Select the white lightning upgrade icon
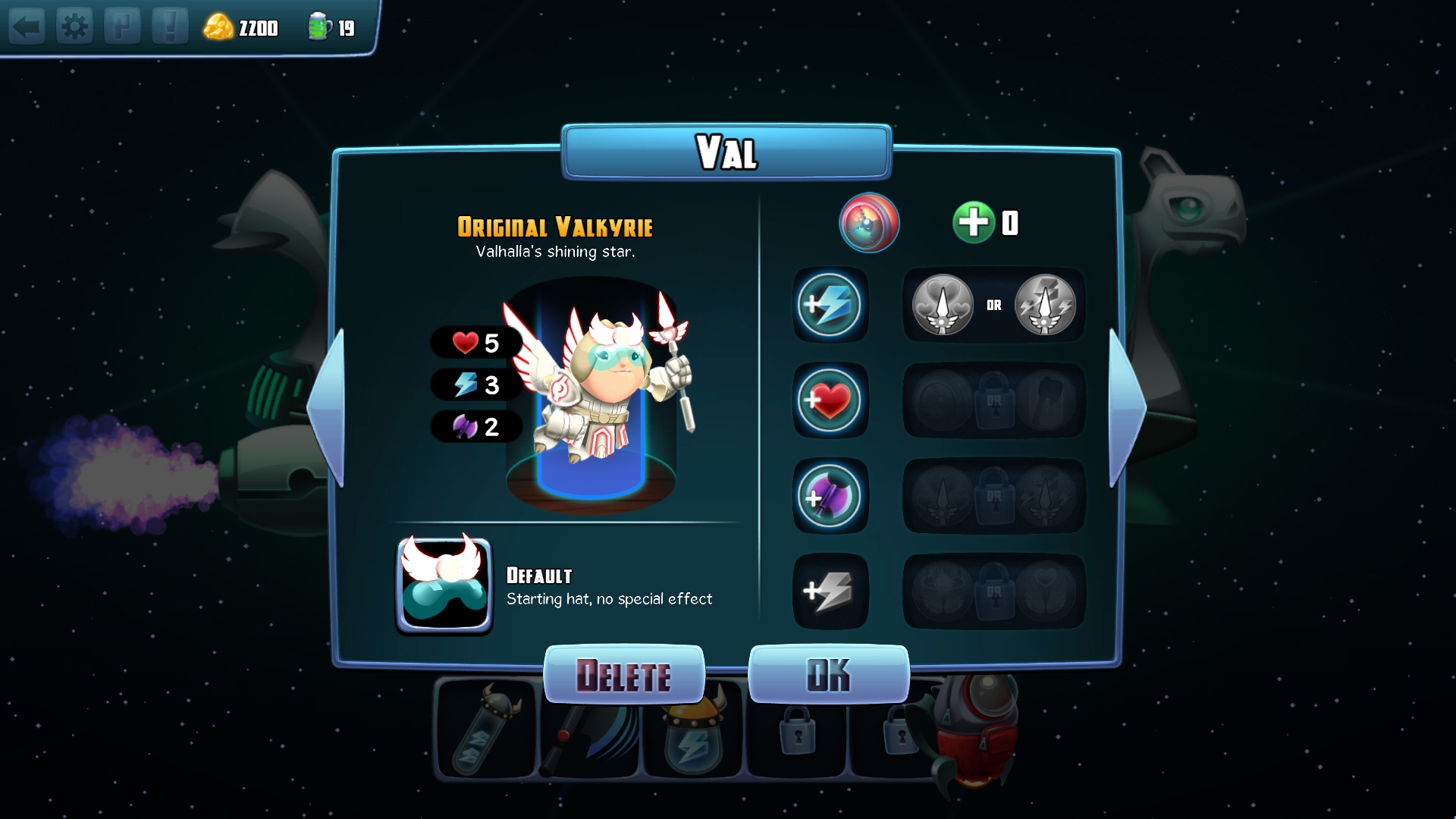The width and height of the screenshot is (1456, 819). [830, 592]
